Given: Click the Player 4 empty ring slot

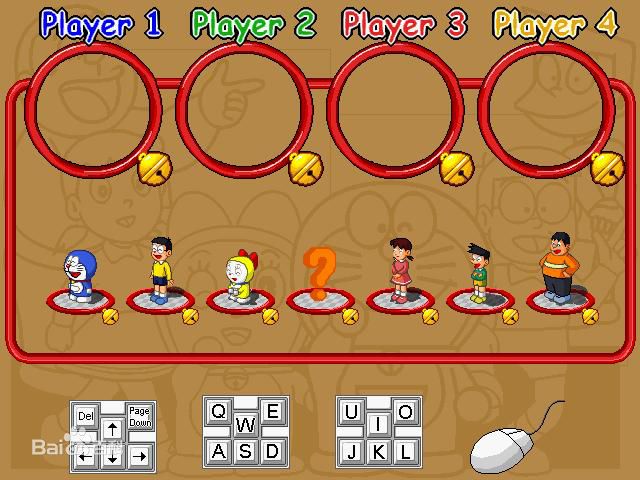Looking at the screenshot, I should [547, 108].
